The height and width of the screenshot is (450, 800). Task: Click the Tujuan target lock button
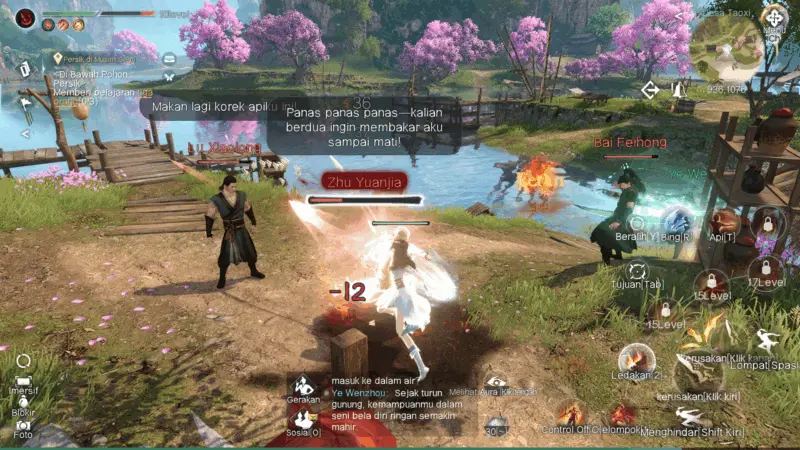(x=637, y=270)
